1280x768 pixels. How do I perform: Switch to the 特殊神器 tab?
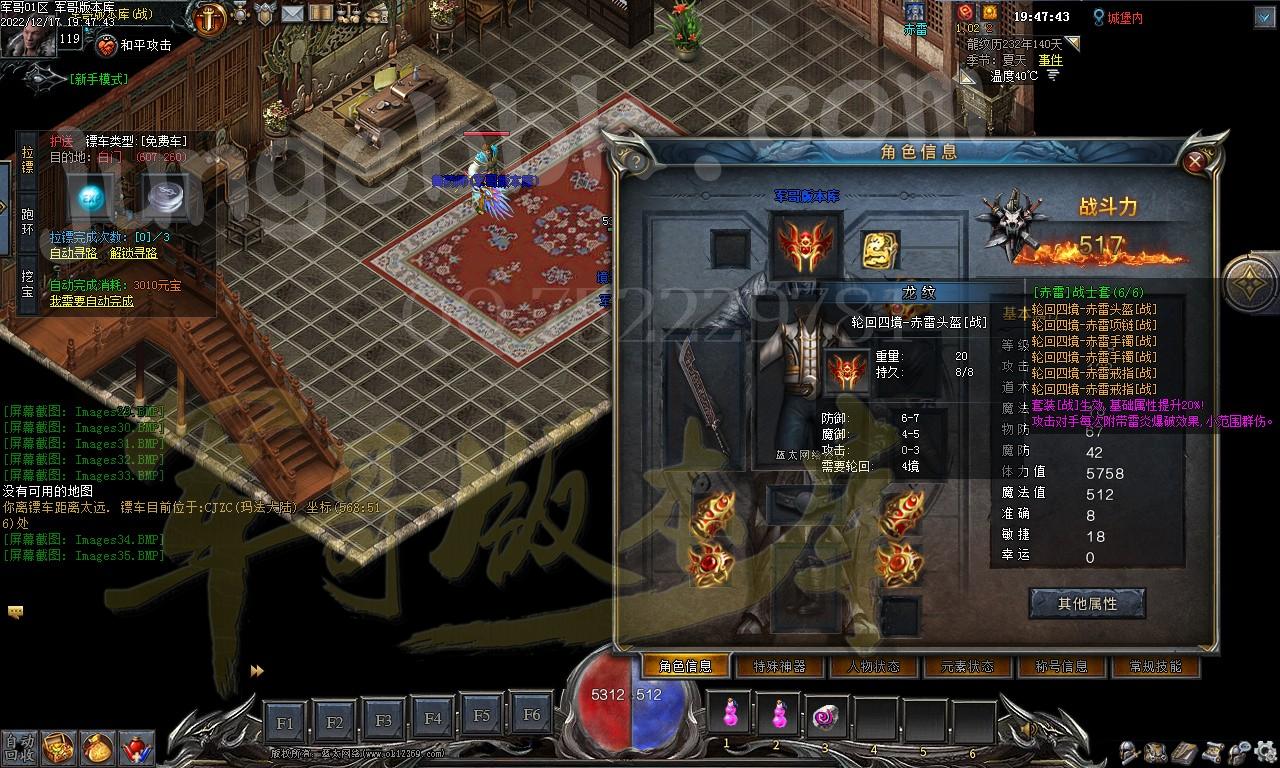779,666
